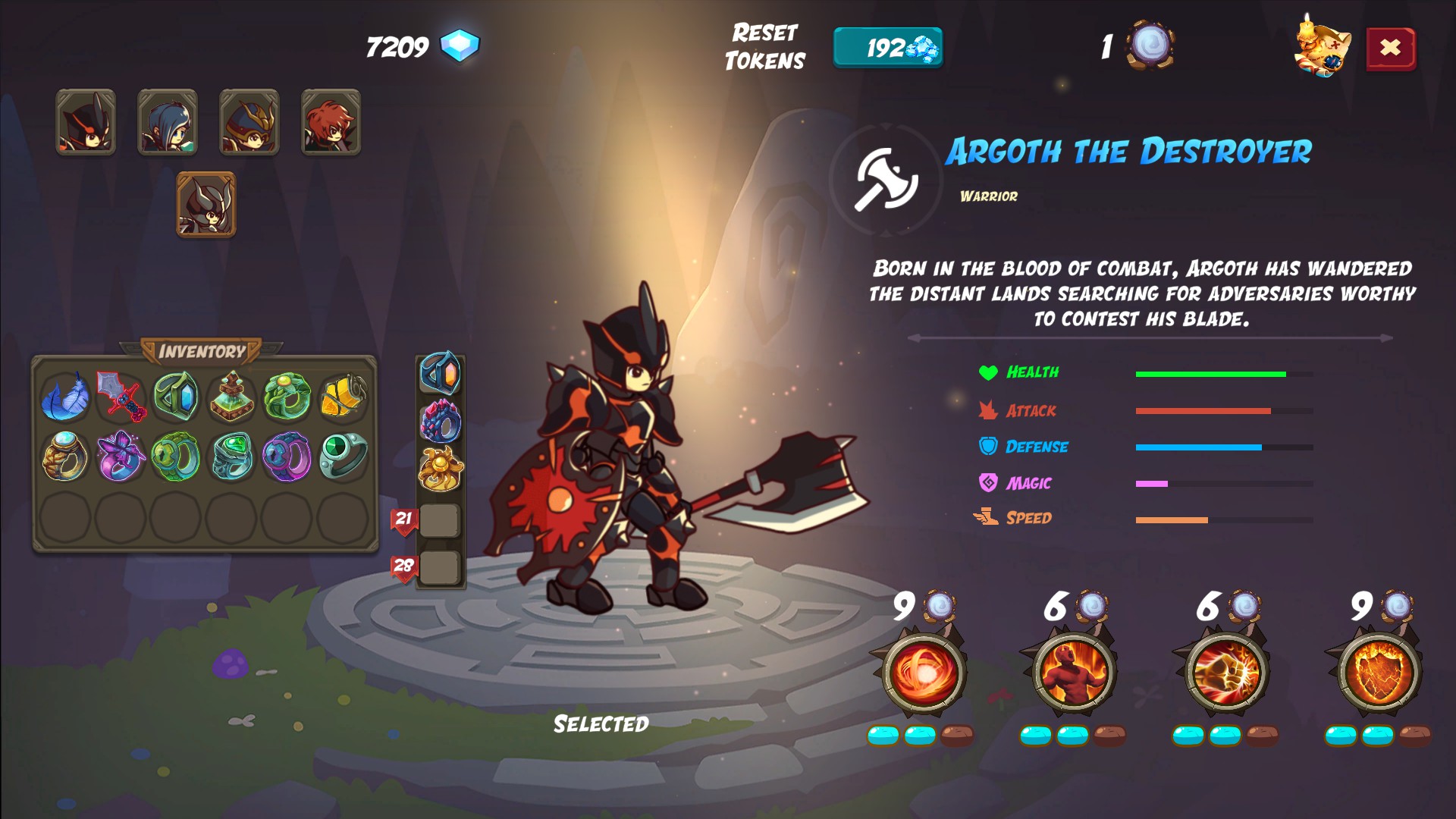Select the roaring red demon skill
Viewport: 1456px width, 819px height.
[1074, 673]
